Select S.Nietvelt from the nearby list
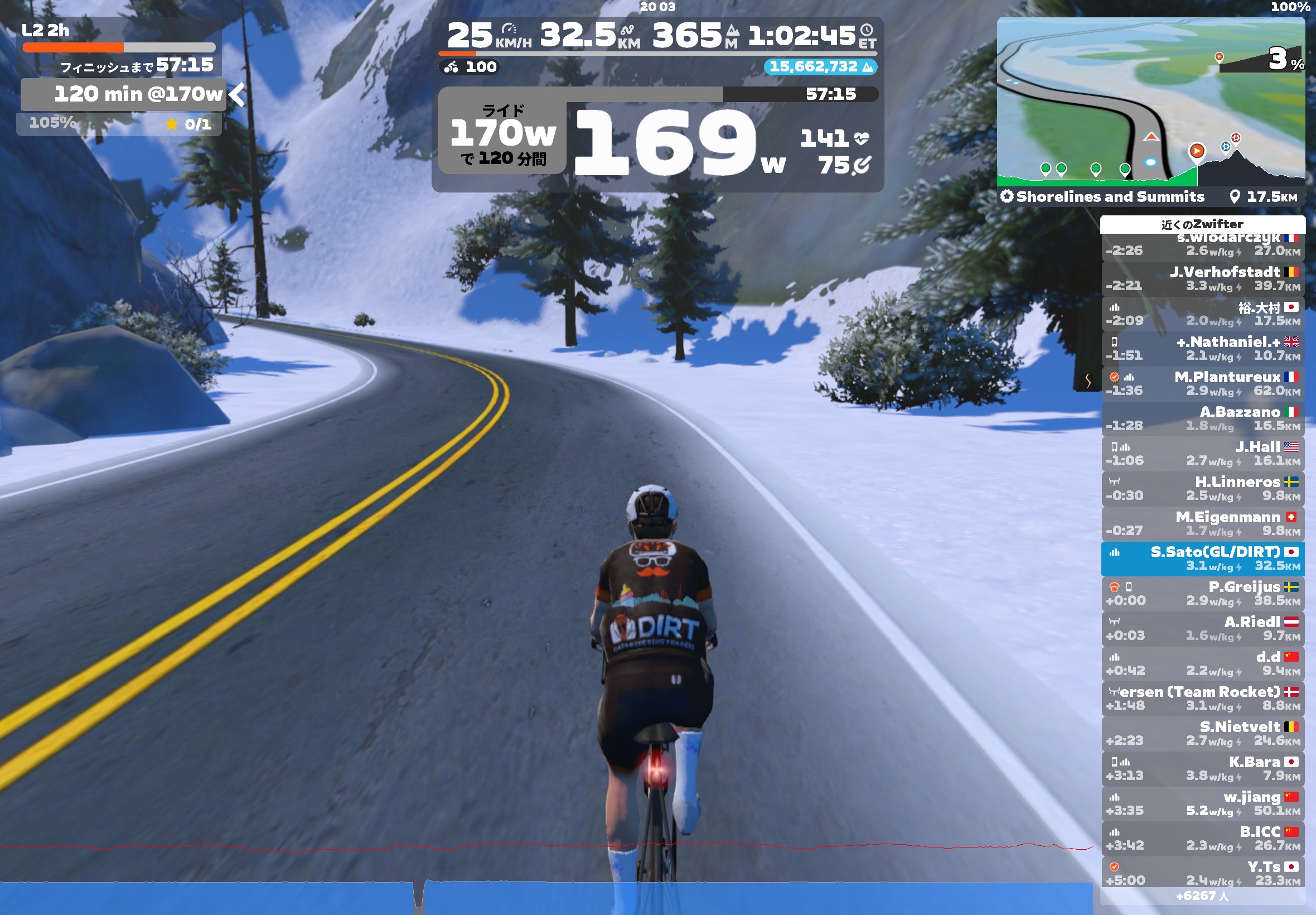The height and width of the screenshot is (915, 1316). click(x=1202, y=733)
